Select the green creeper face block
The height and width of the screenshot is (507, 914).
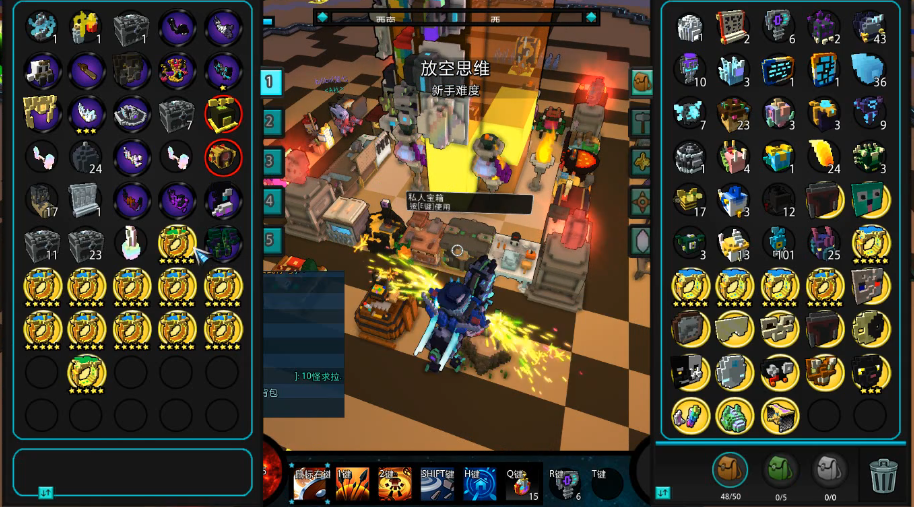pyautogui.click(x=868, y=199)
